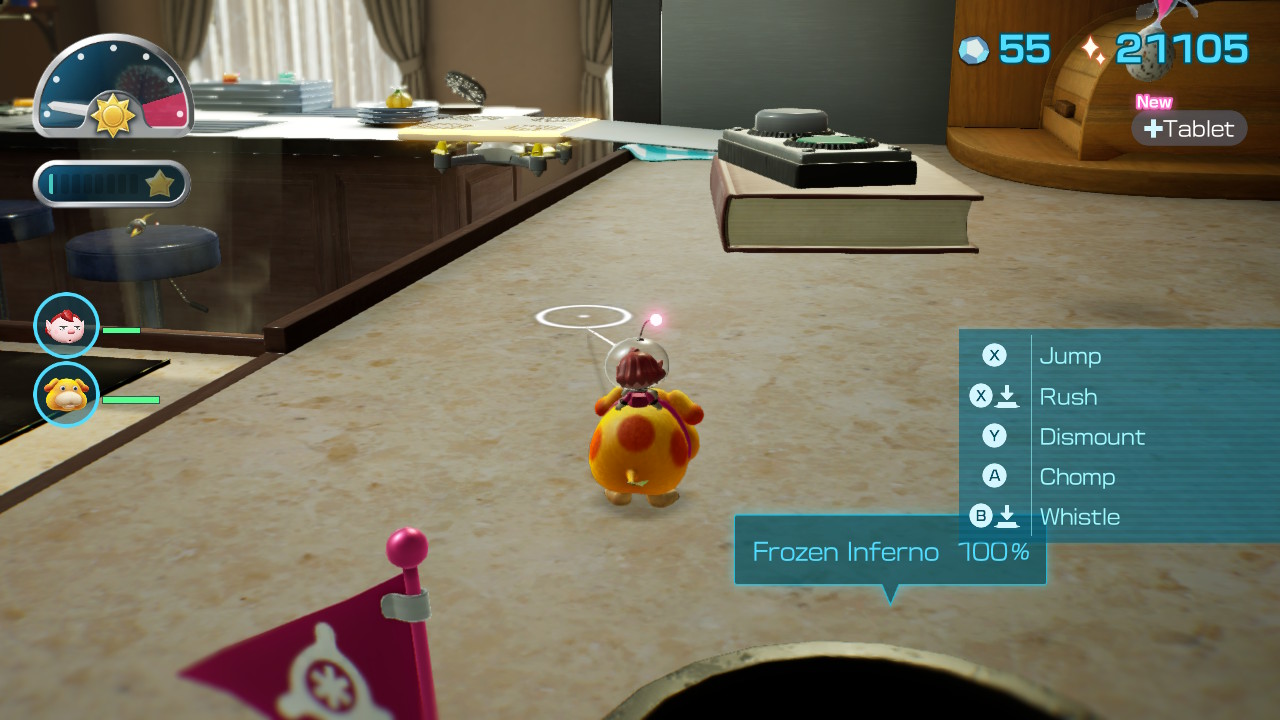
Task: Toggle the player character portrait
Action: pyautogui.click(x=66, y=324)
